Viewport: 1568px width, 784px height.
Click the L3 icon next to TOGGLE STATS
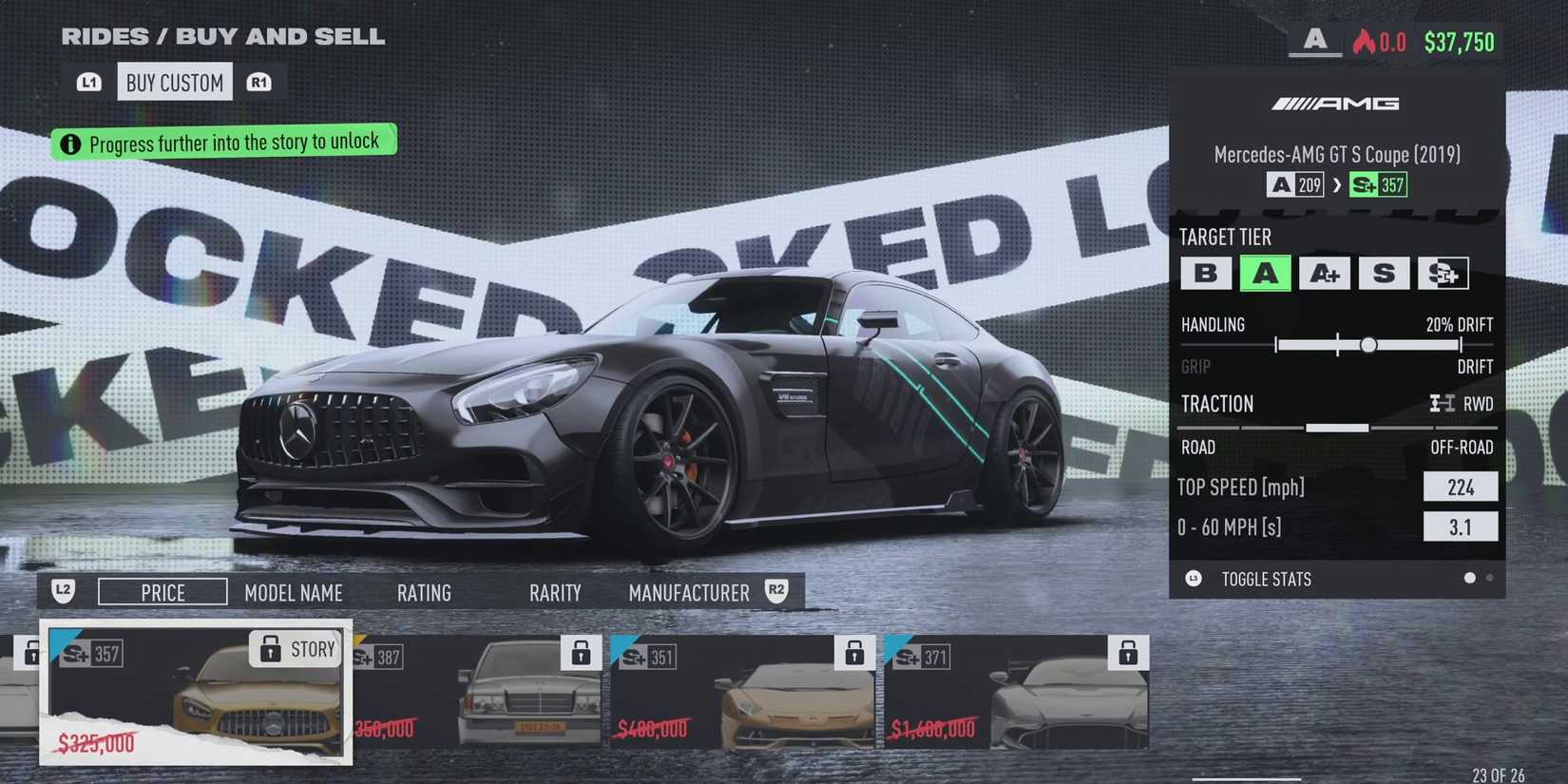click(x=1194, y=579)
